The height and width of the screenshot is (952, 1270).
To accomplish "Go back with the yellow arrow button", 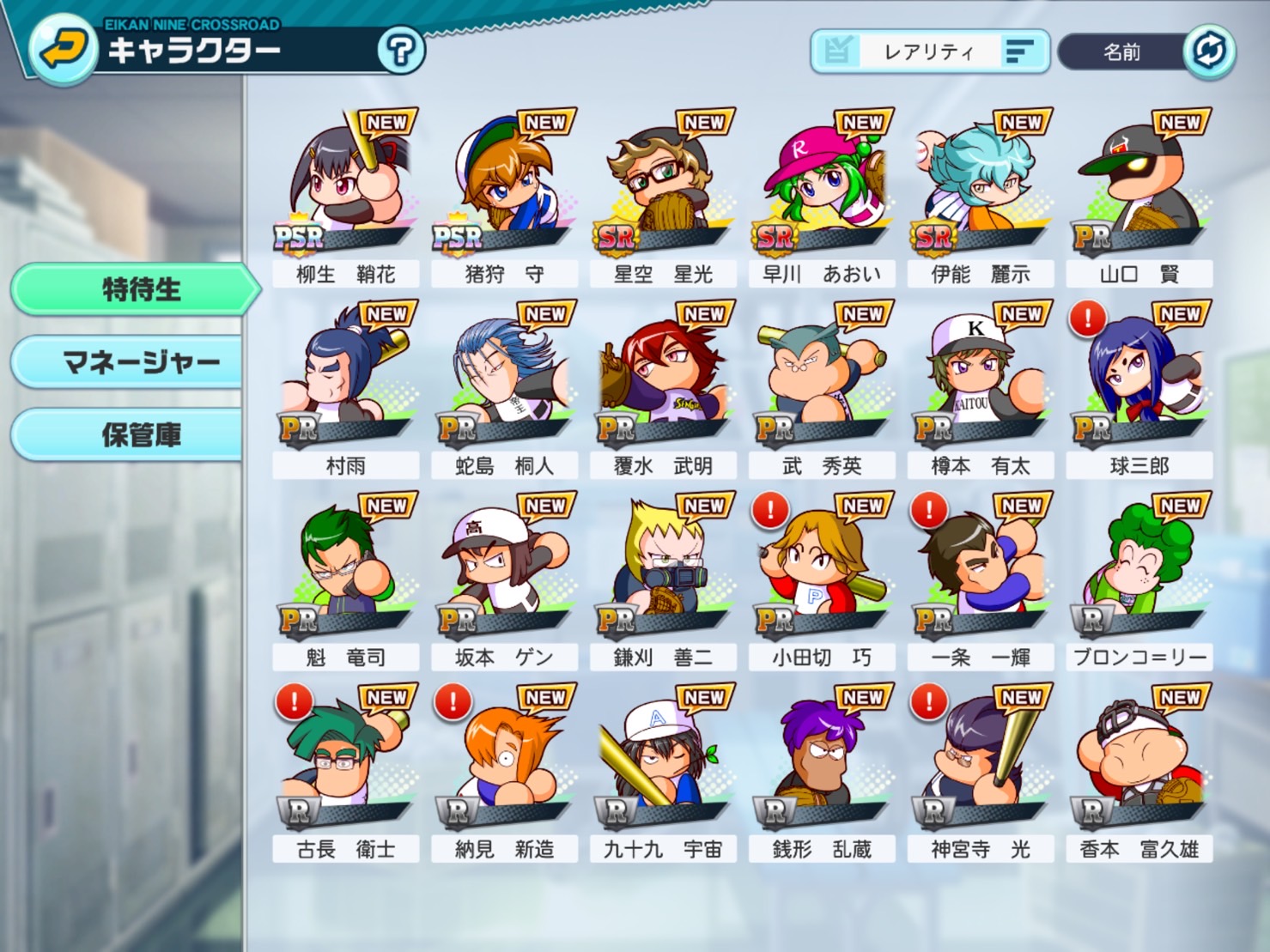I will [x=62, y=50].
